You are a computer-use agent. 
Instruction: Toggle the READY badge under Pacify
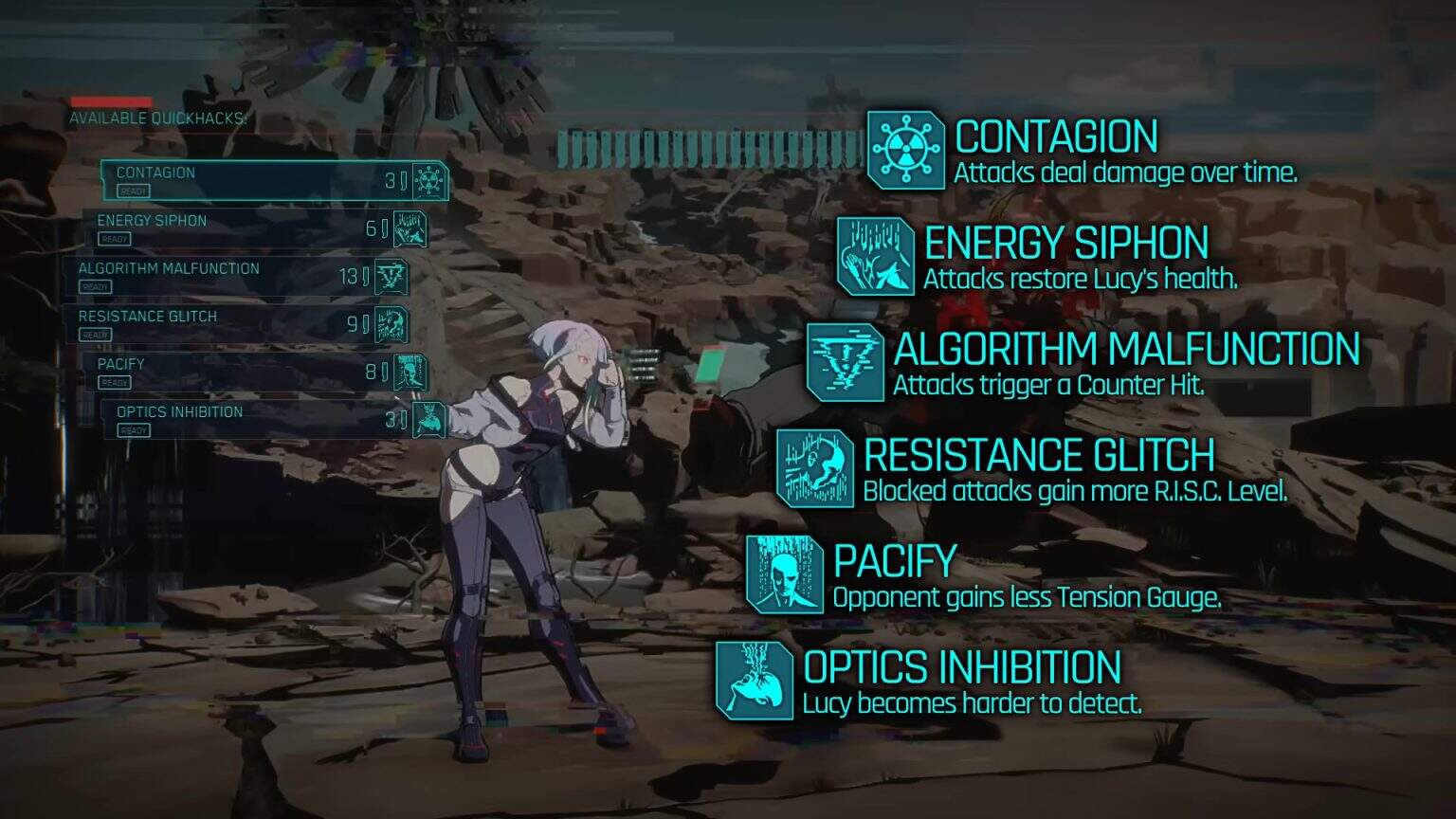pyautogui.click(x=117, y=382)
